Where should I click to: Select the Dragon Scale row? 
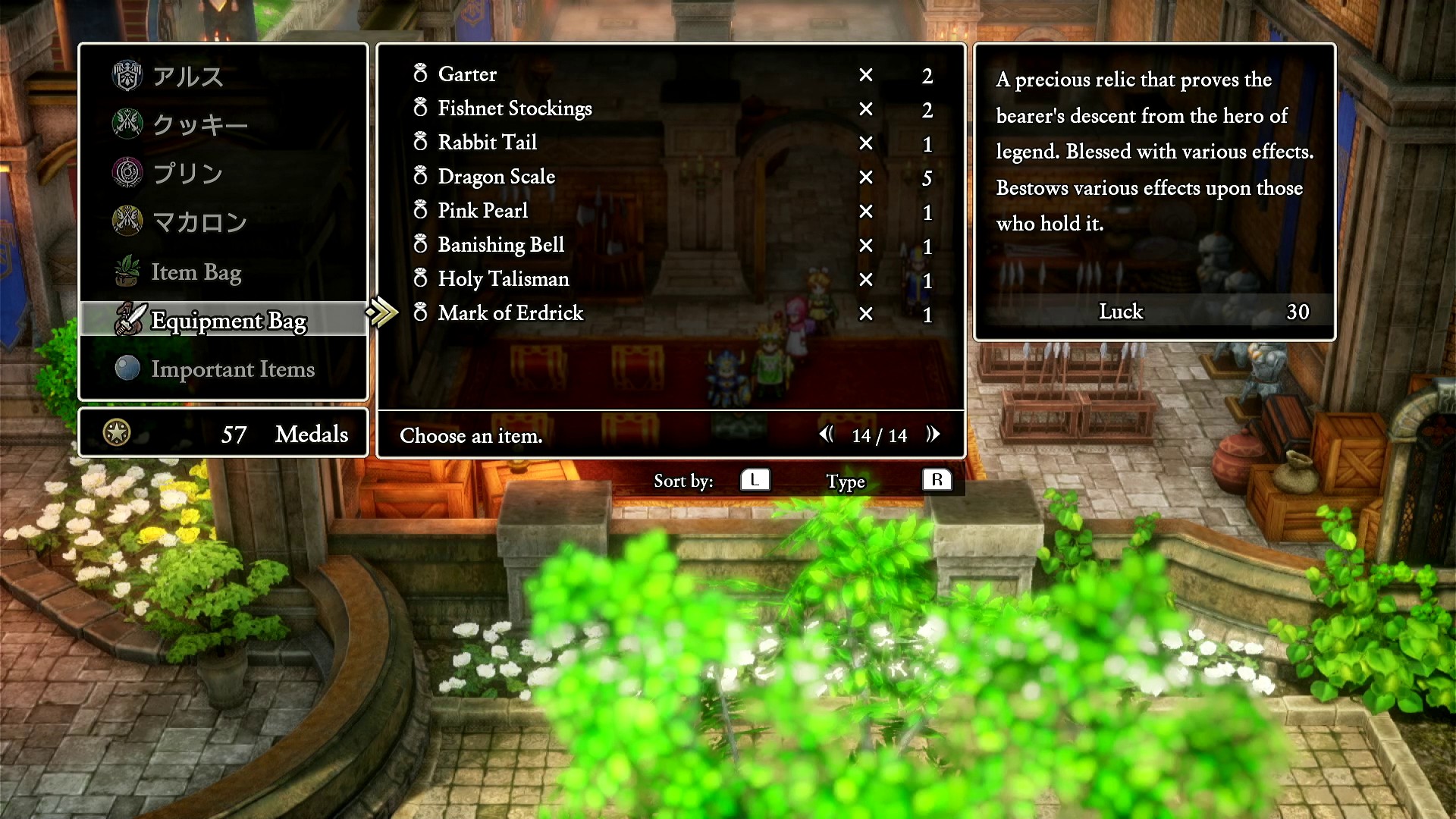click(x=496, y=177)
